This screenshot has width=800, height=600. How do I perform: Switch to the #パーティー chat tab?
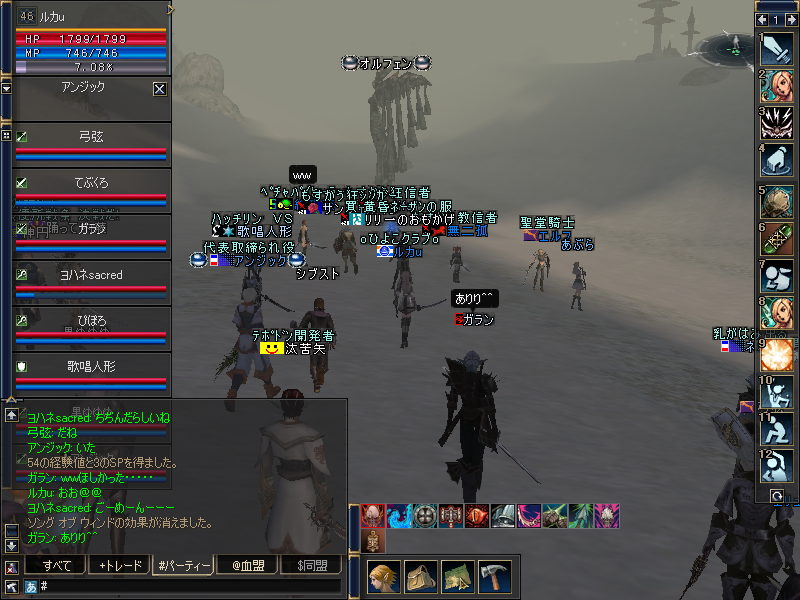click(x=183, y=566)
